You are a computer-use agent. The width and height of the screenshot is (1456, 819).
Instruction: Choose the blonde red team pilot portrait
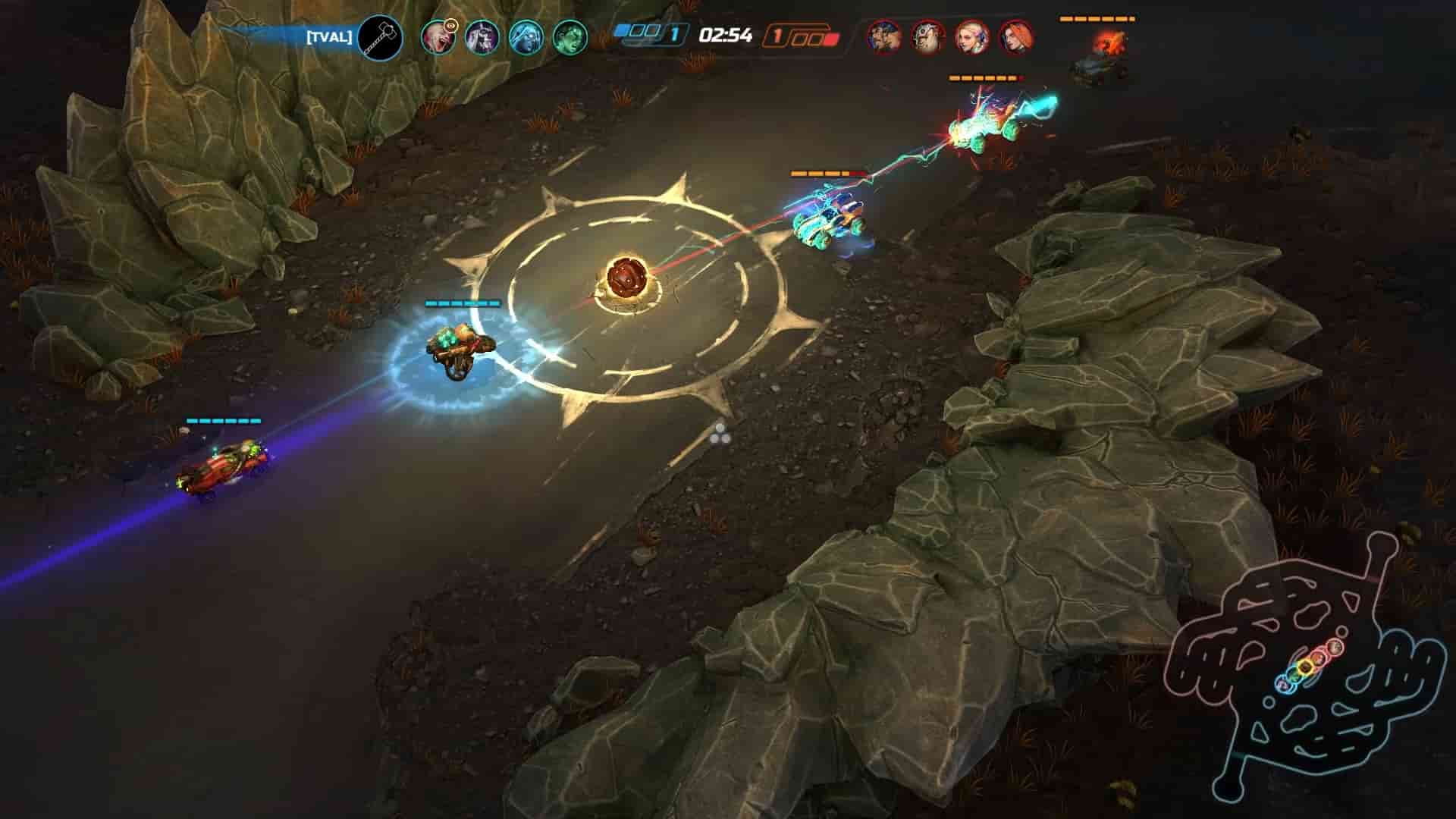click(x=971, y=37)
